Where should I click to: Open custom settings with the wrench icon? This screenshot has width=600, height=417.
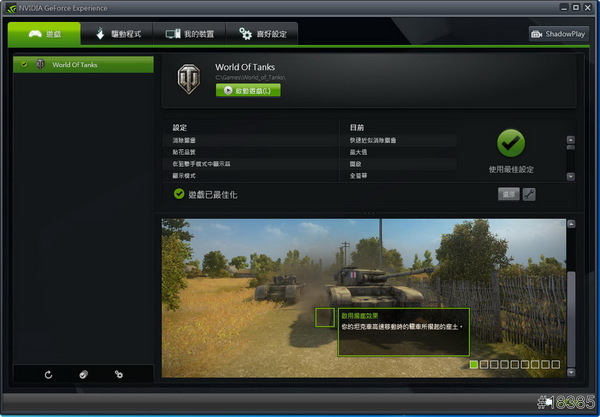tap(529, 194)
